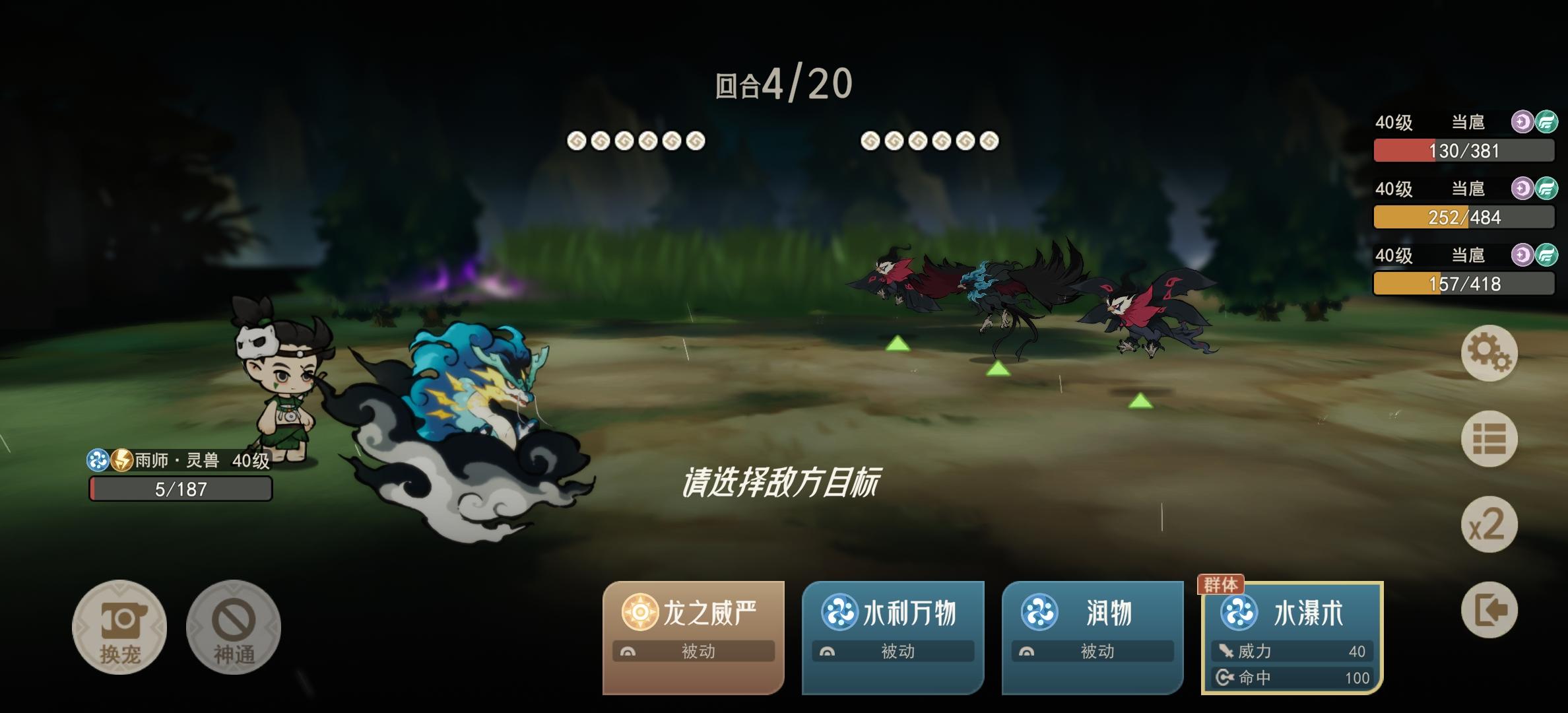
Task: Open the settings gear icon
Action: 1489,355
